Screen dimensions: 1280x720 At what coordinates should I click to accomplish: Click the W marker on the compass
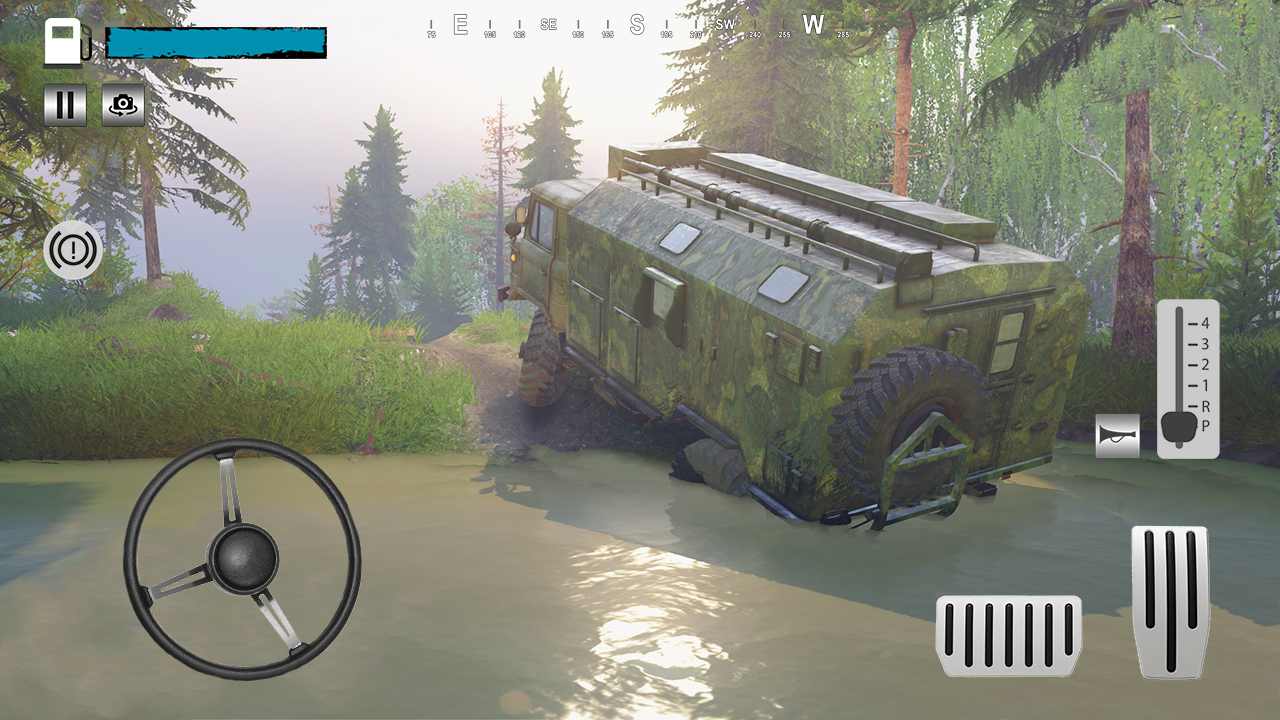point(813,25)
